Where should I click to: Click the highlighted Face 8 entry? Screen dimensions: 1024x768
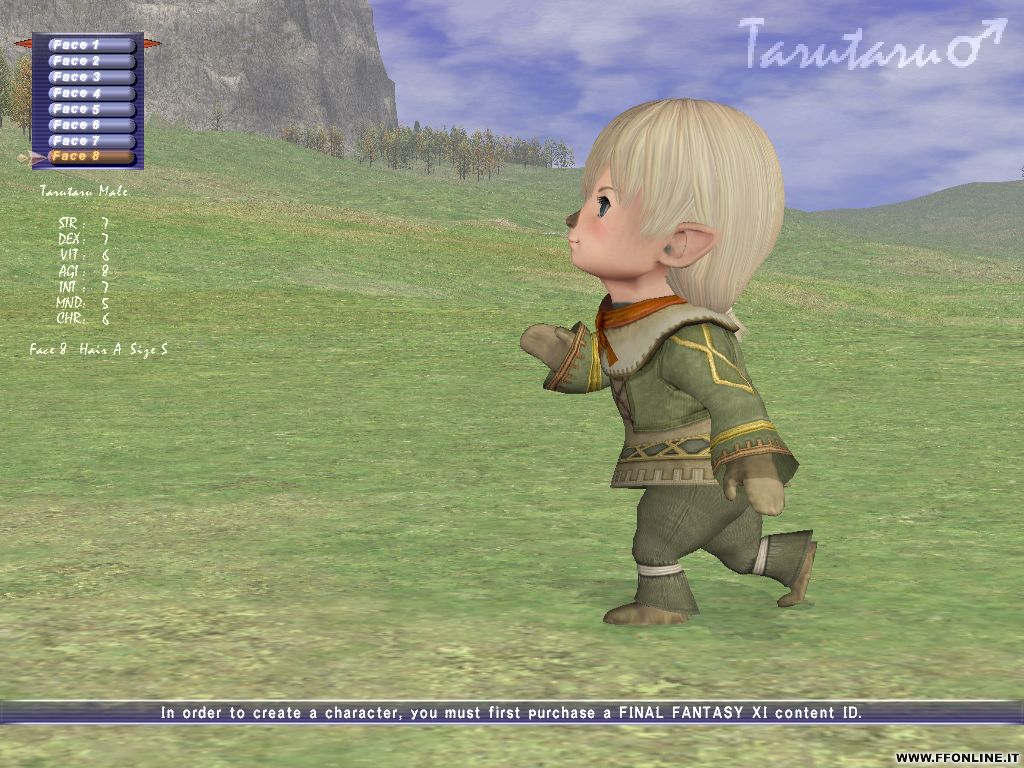point(90,157)
